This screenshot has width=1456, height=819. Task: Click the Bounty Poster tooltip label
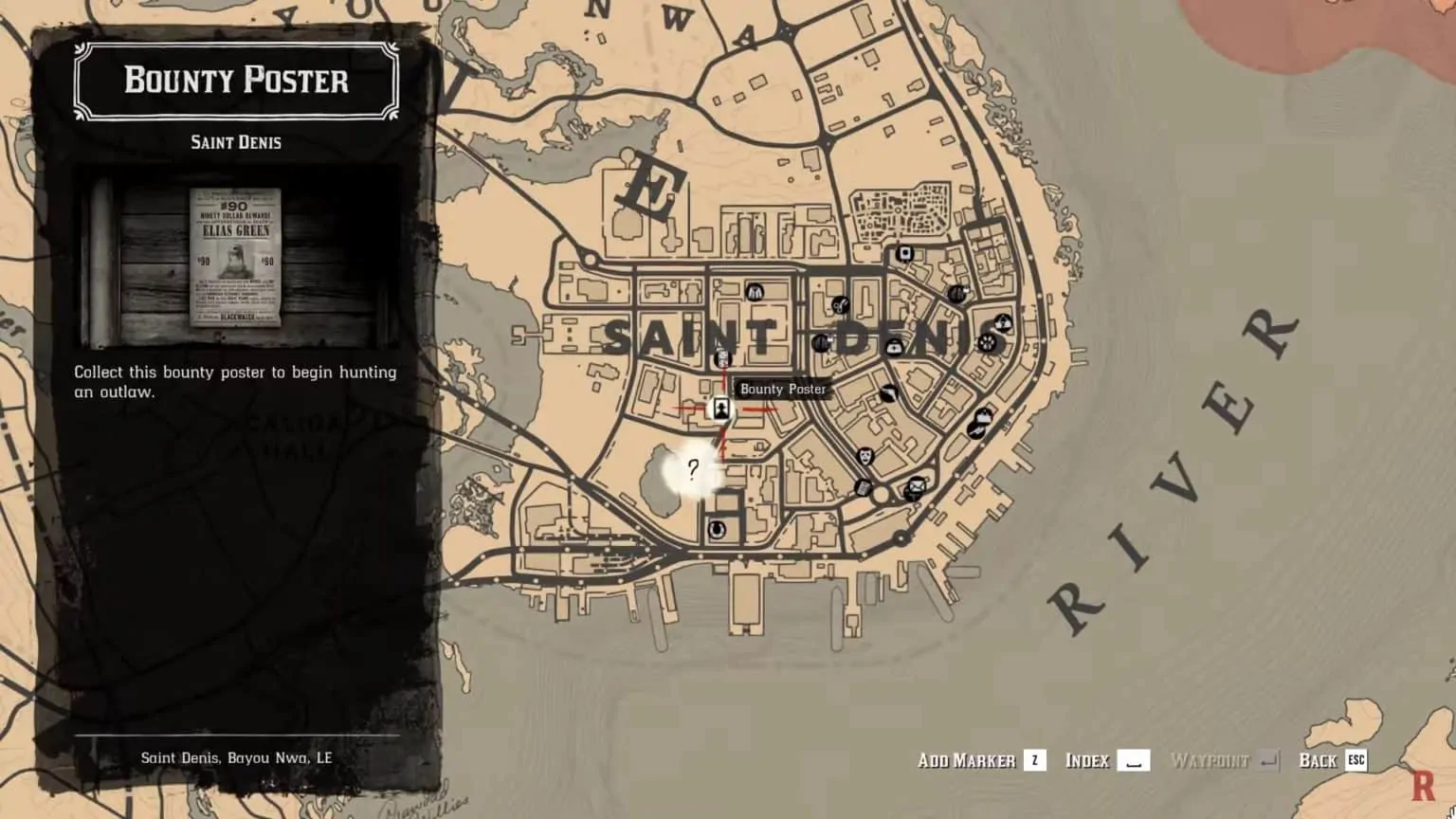[783, 389]
